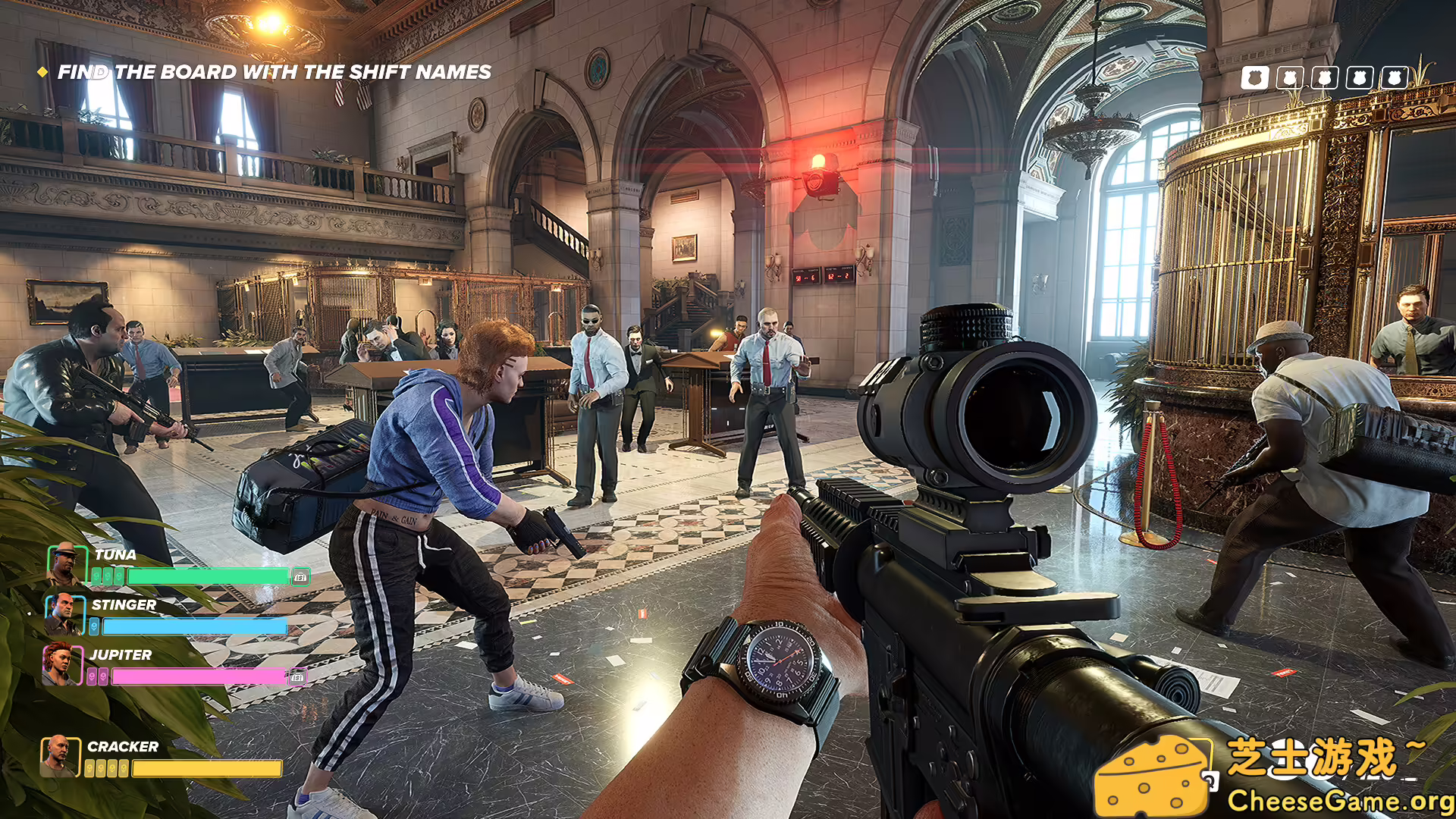Viewport: 1456px width, 819px height.
Task: Choose Jupiter's red-haired portrait
Action: tap(61, 664)
